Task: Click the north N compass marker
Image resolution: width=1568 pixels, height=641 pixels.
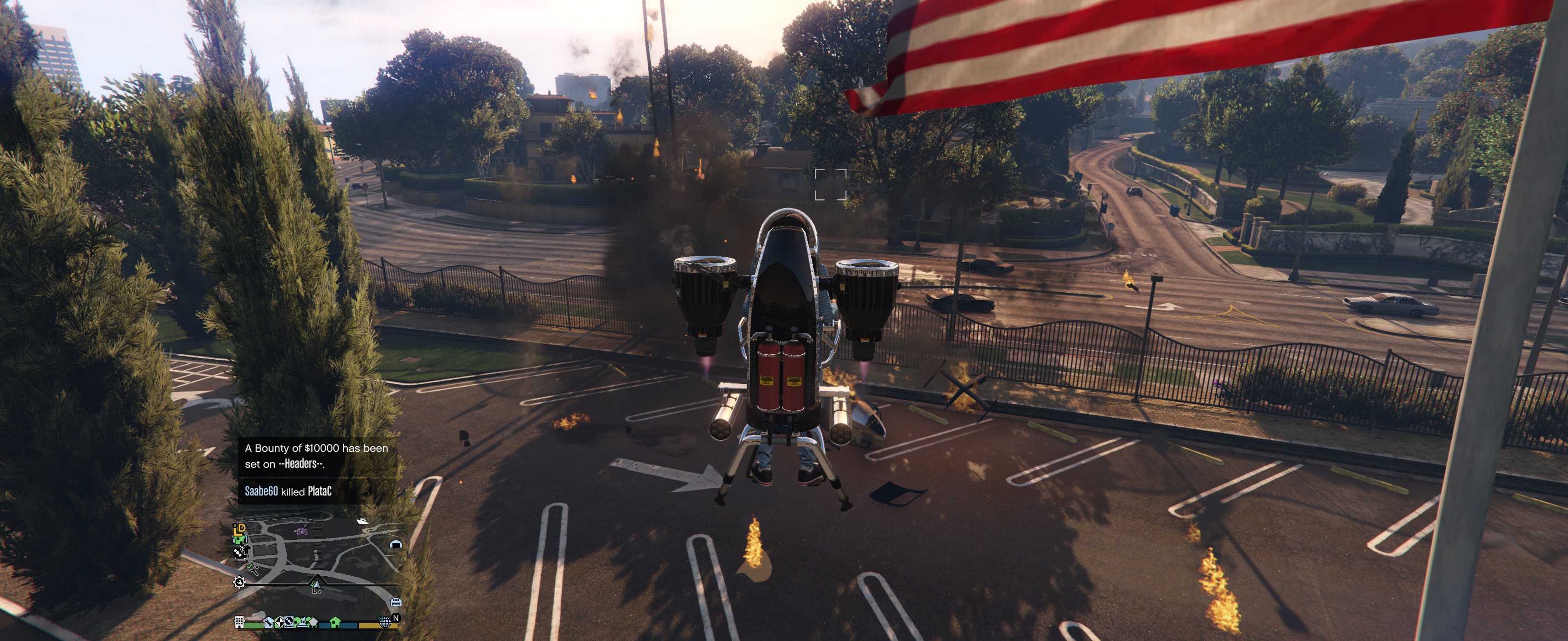Action: pos(396,619)
